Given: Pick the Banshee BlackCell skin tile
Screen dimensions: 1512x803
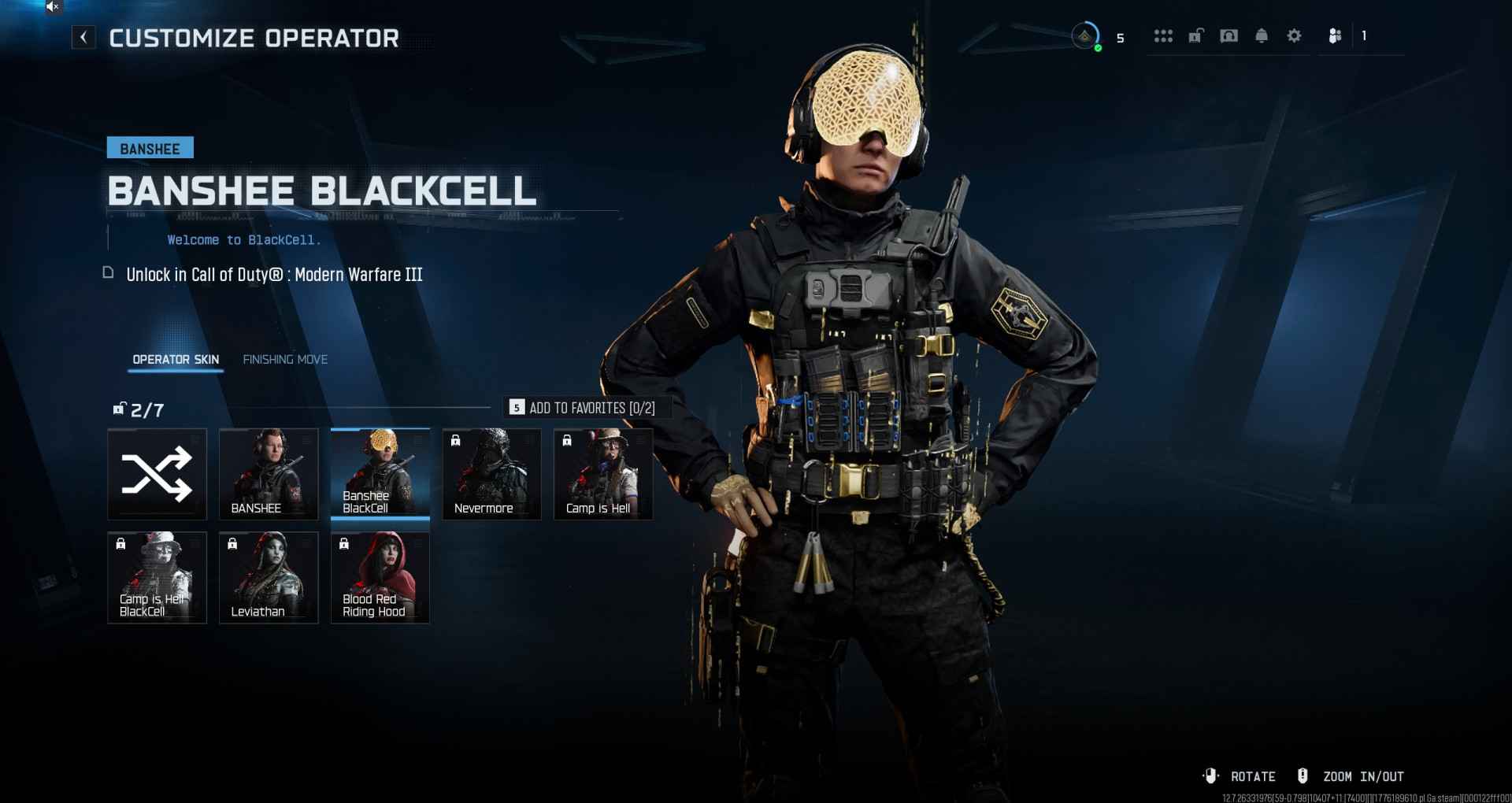Looking at the screenshot, I should (380, 474).
